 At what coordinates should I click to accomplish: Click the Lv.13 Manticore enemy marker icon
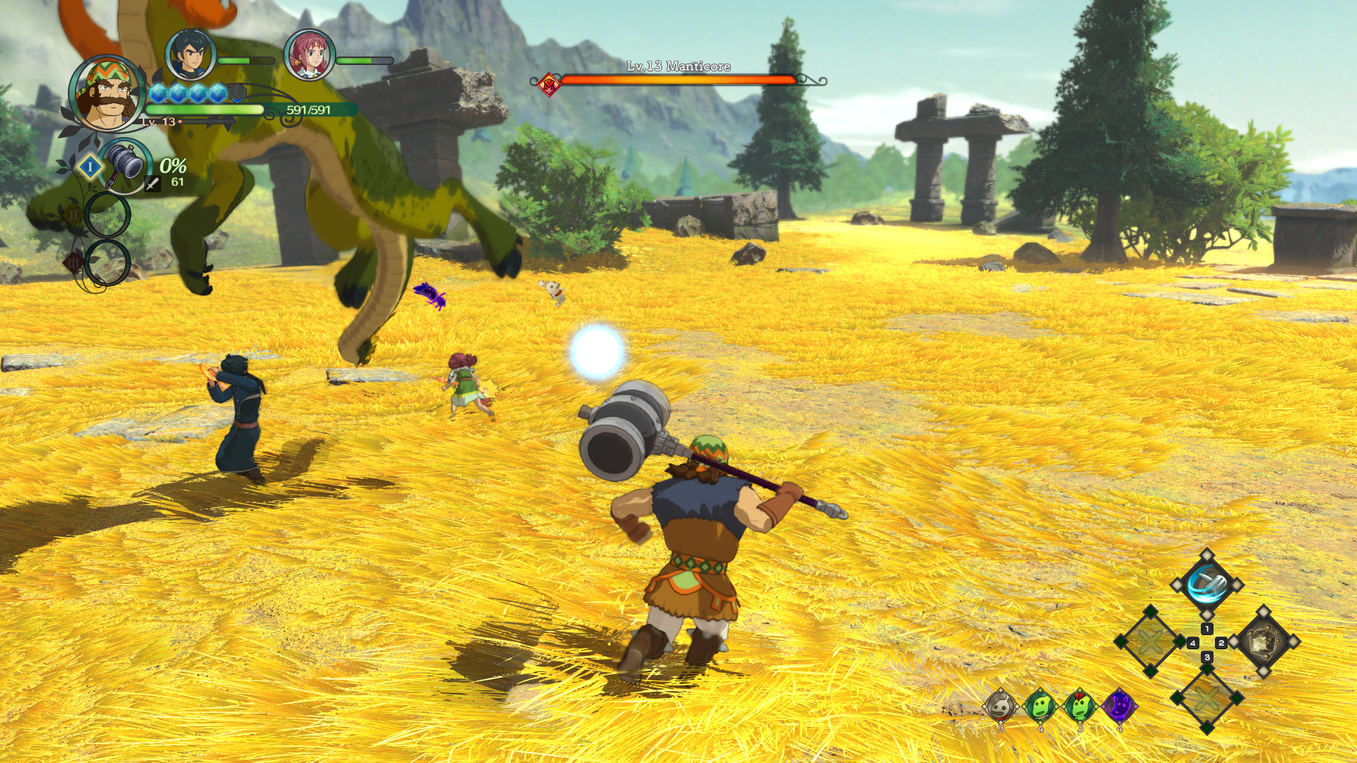[548, 84]
